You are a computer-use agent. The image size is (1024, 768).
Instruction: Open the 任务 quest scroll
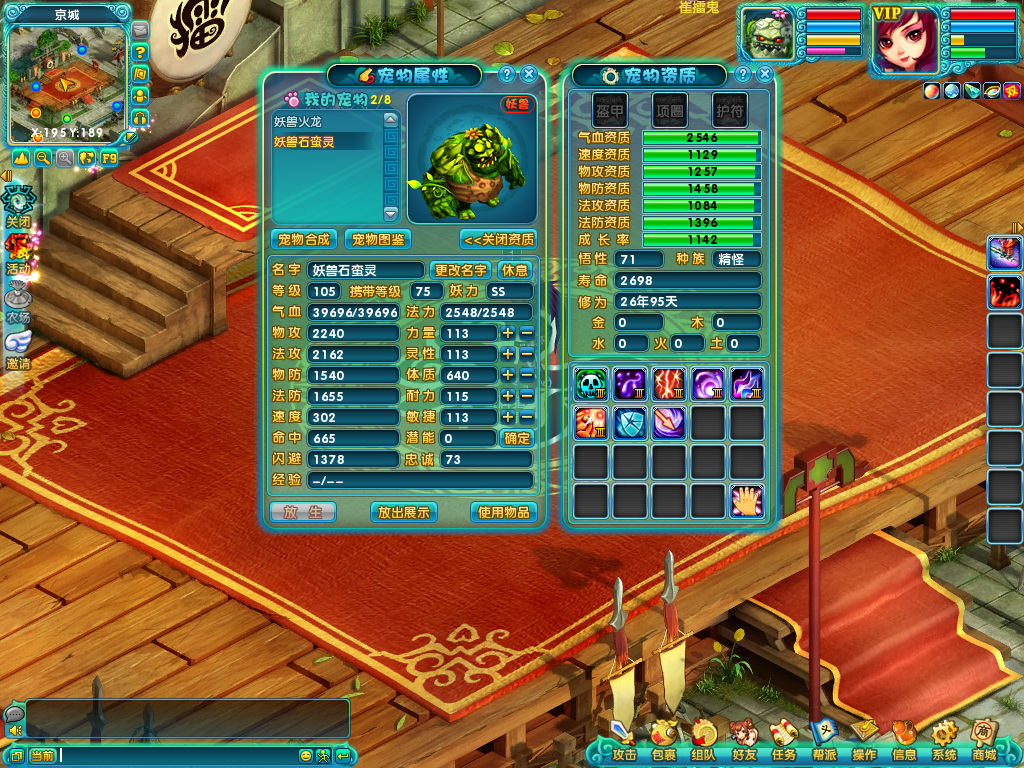point(783,740)
